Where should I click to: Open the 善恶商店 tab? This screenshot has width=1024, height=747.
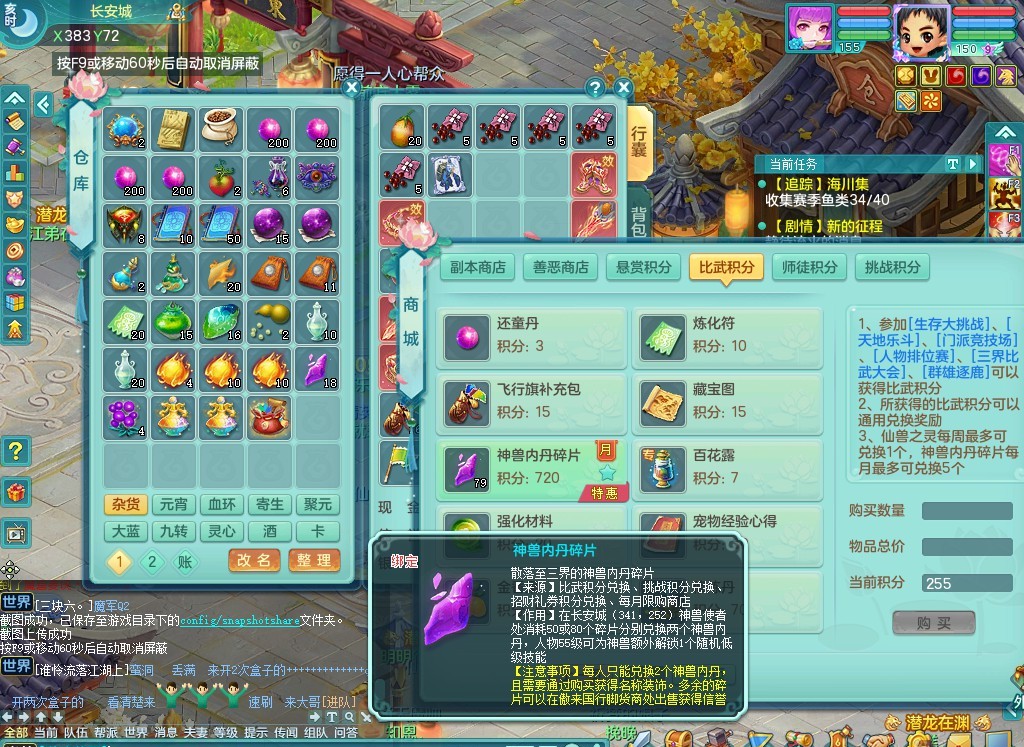[560, 267]
